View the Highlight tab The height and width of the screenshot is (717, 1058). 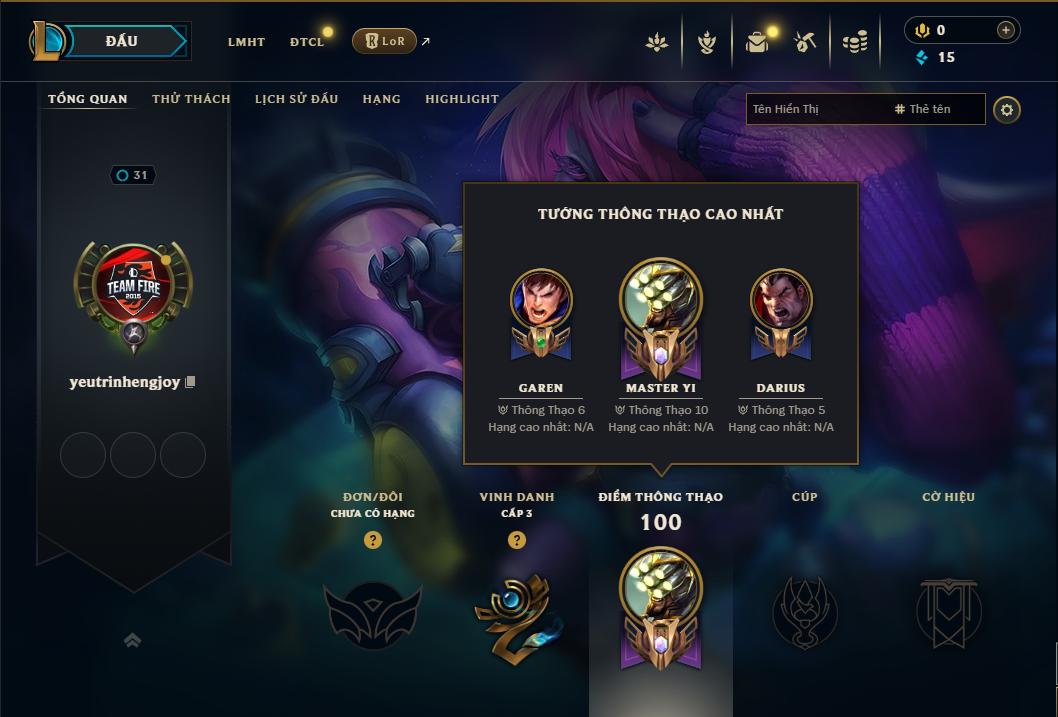(x=461, y=99)
